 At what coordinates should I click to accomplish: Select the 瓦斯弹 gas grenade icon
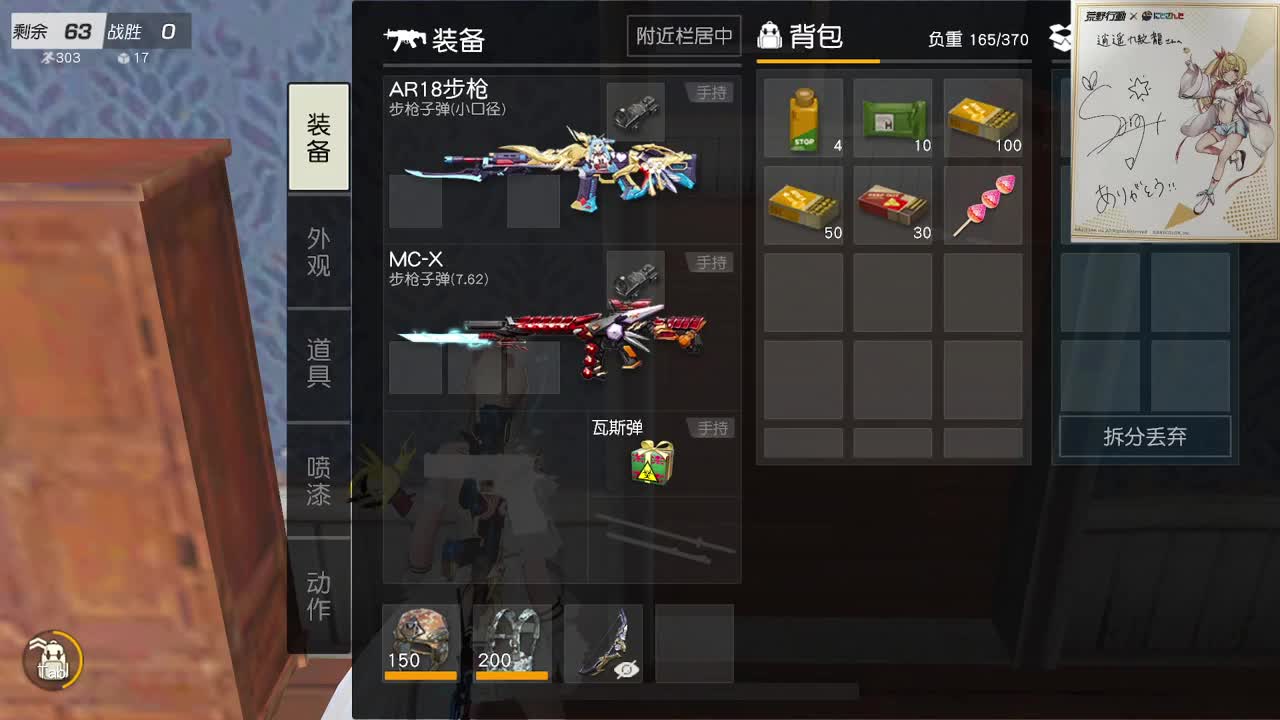tap(651, 462)
